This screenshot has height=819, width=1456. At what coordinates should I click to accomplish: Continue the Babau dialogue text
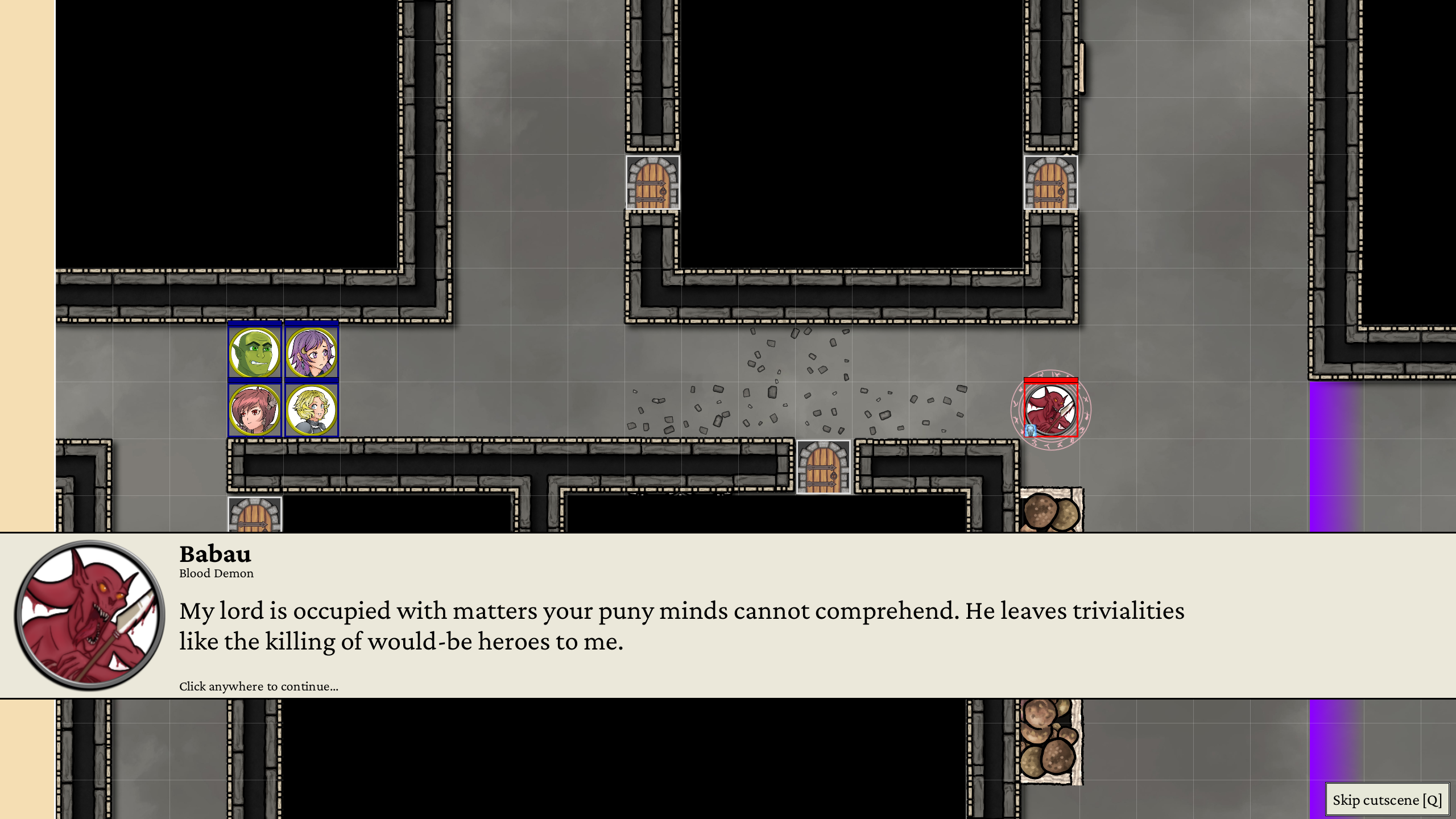(x=681, y=626)
